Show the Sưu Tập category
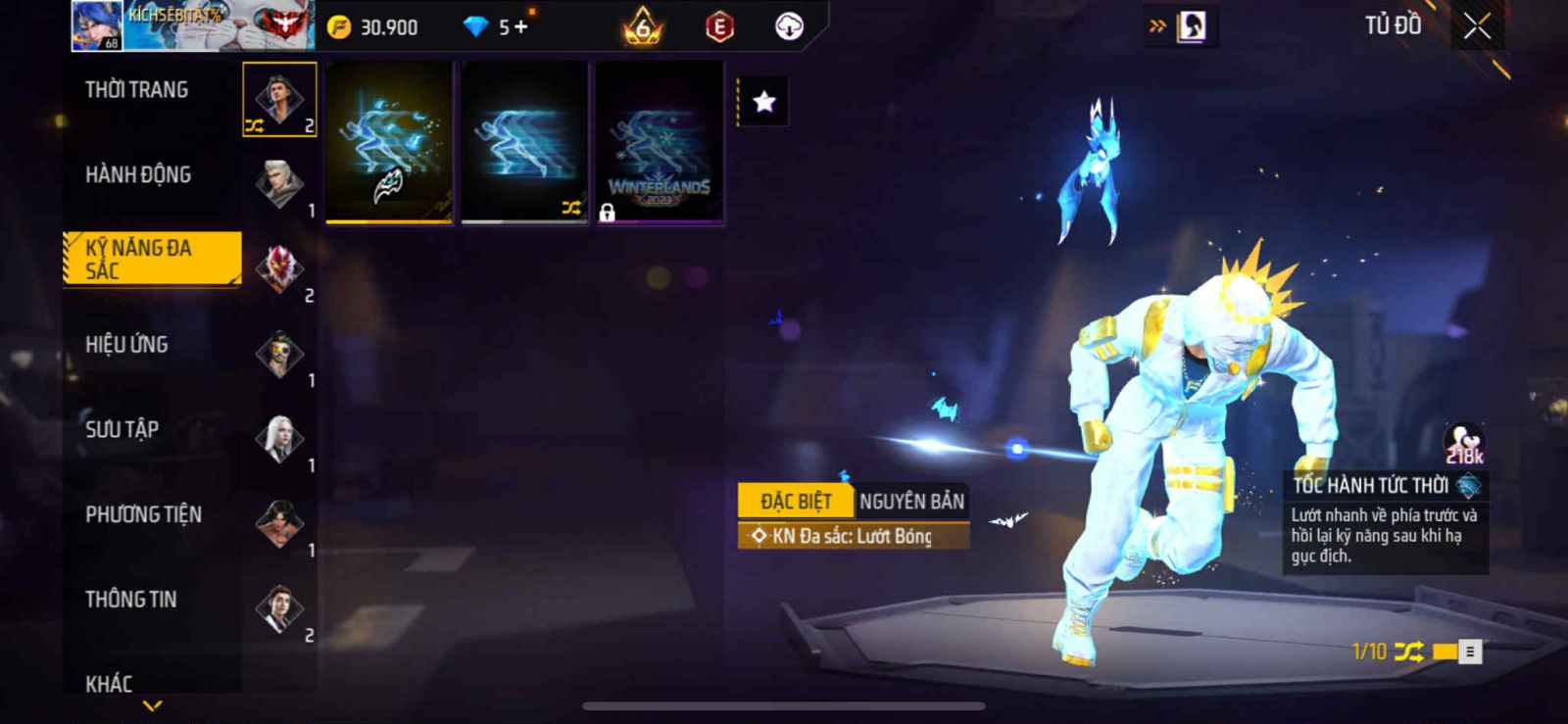 click(x=122, y=429)
